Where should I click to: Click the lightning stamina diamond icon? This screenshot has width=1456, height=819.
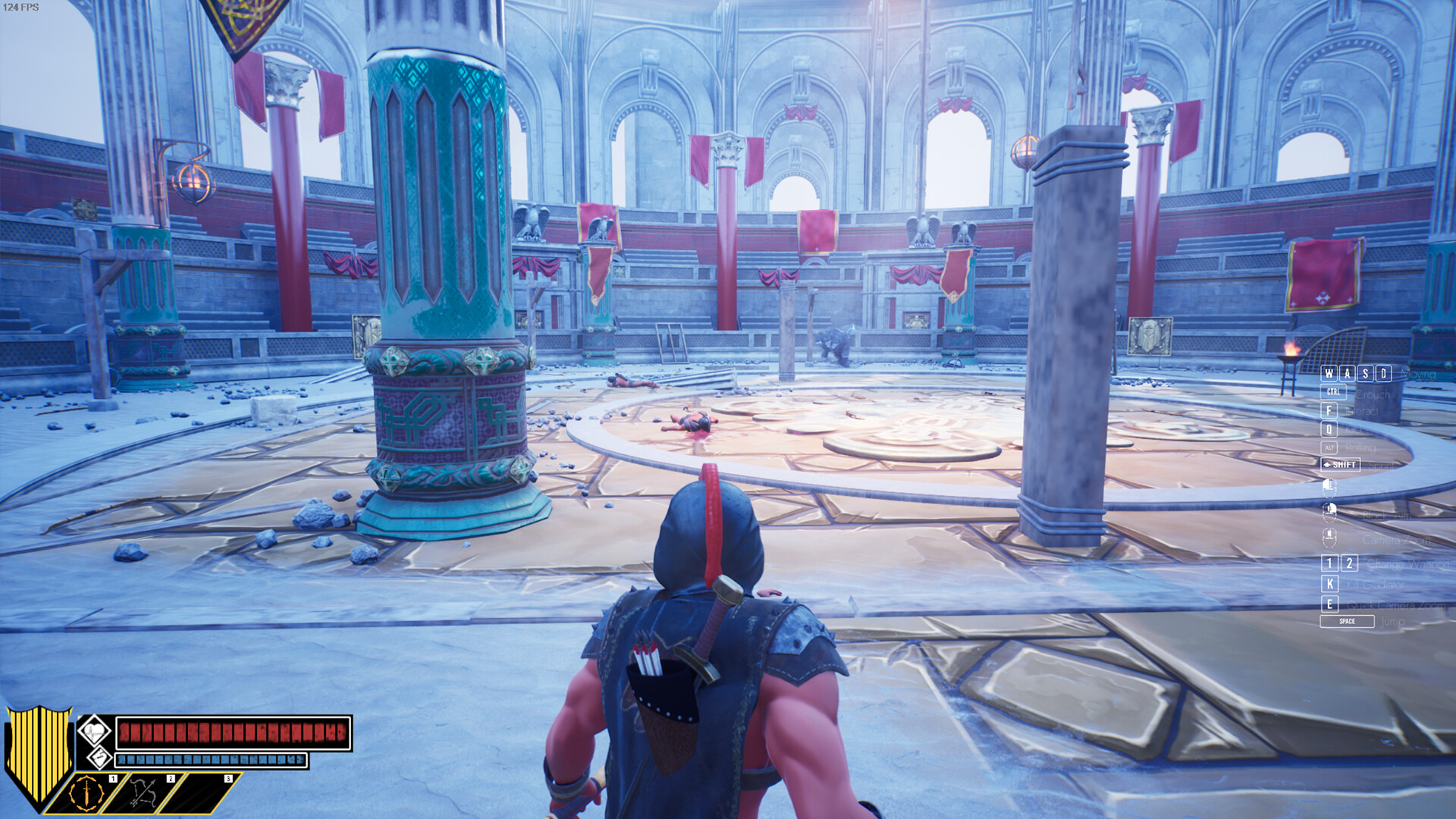pyautogui.click(x=99, y=758)
